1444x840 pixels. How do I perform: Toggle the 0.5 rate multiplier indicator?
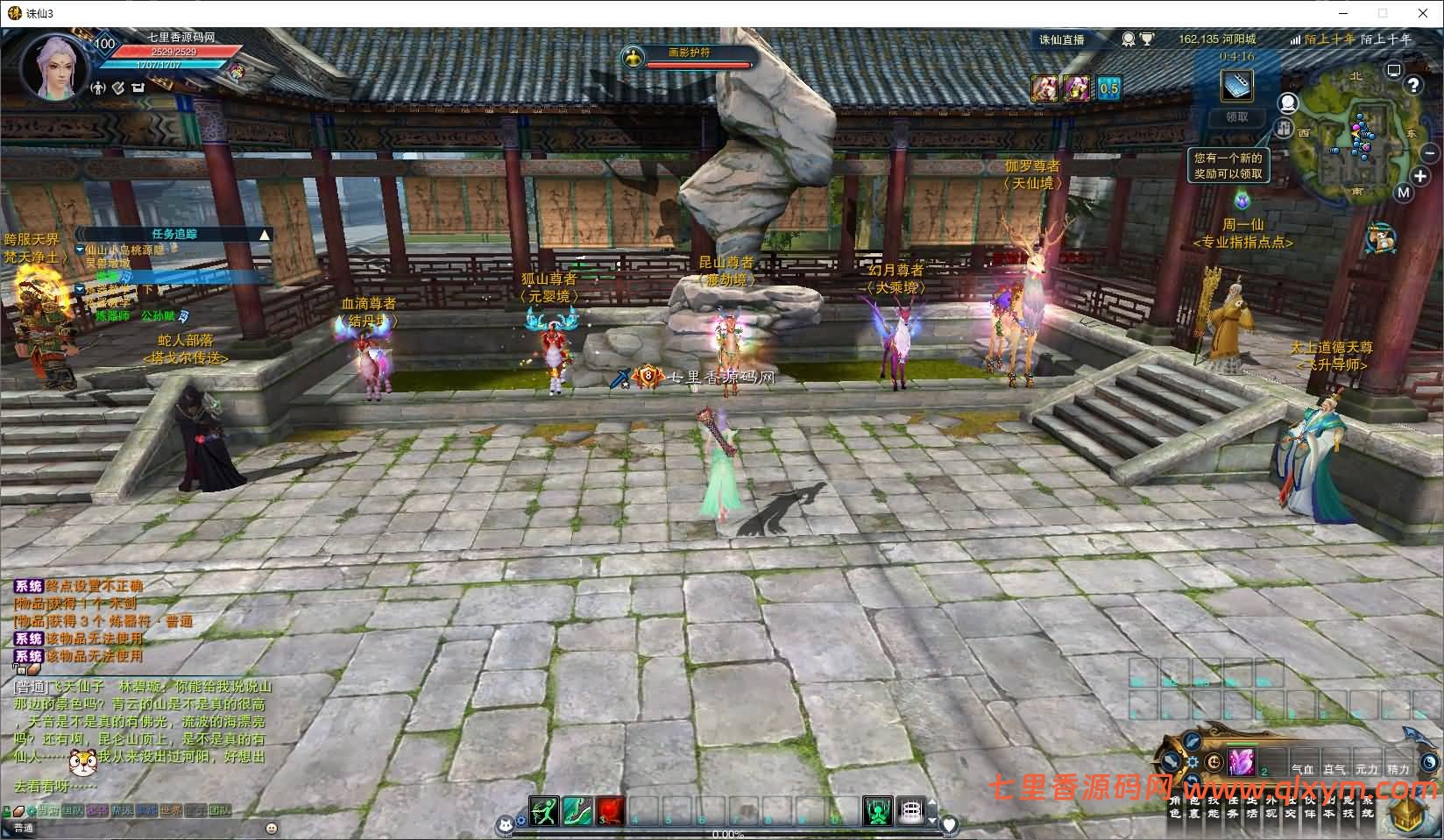click(x=1107, y=88)
